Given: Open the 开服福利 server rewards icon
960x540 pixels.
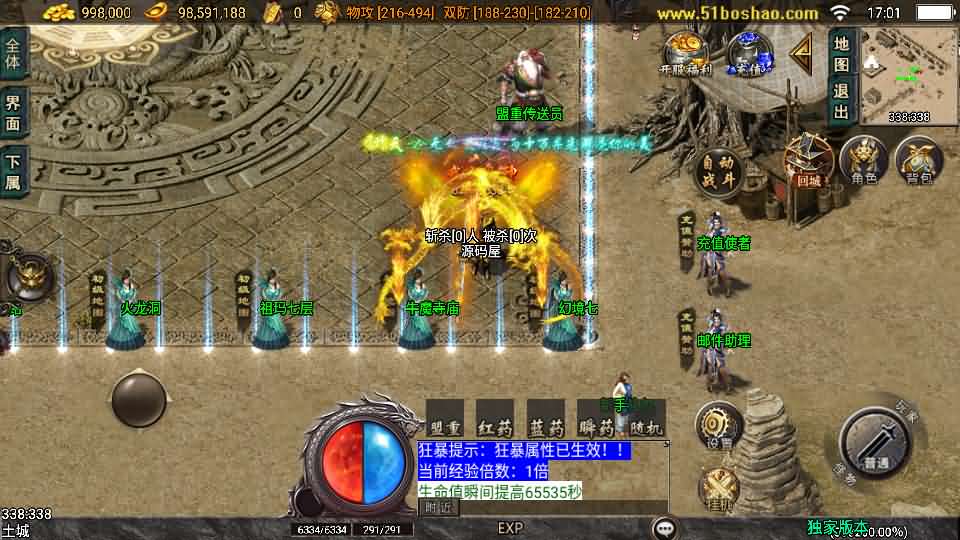Looking at the screenshot, I should (685, 53).
